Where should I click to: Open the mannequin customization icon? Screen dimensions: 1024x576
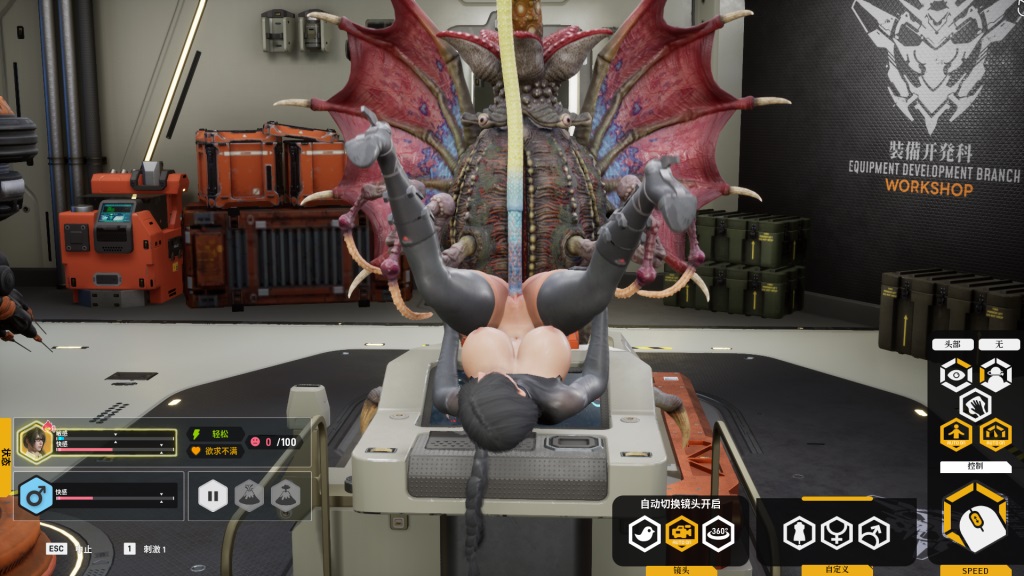[799, 532]
